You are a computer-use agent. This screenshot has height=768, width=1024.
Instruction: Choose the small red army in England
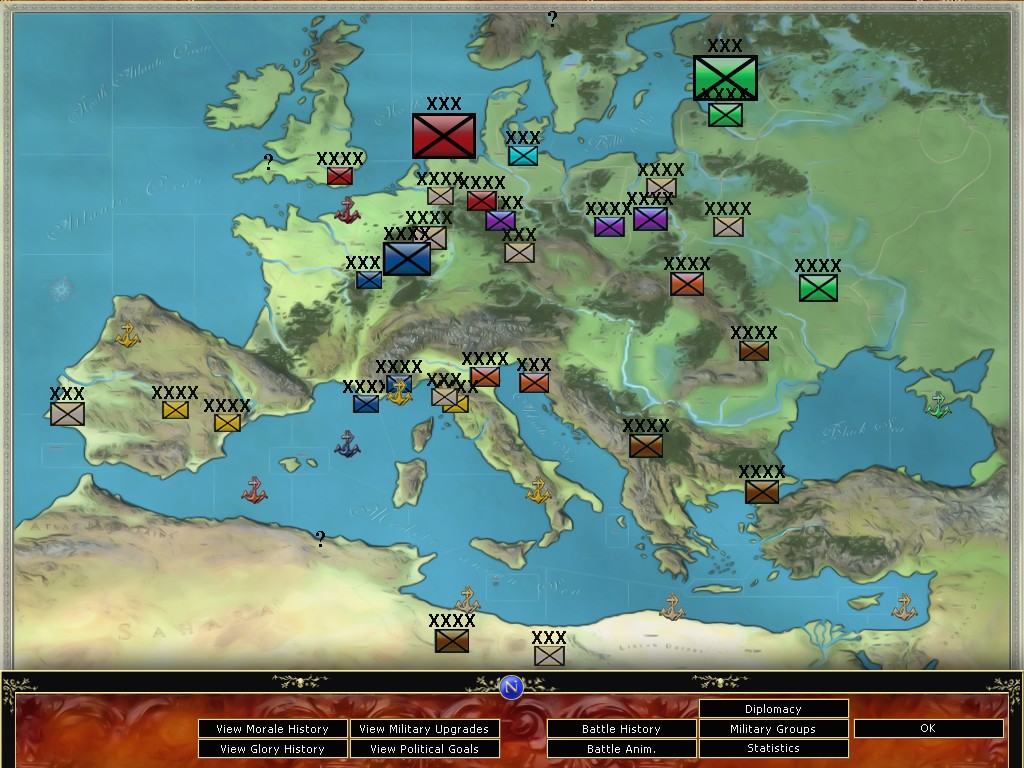[x=340, y=176]
